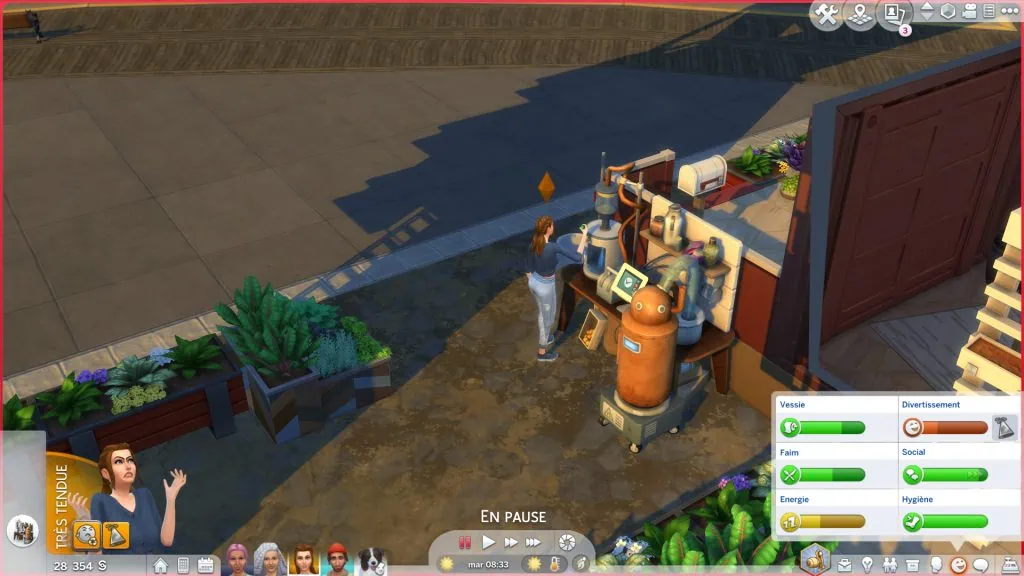Toggle the walls view cube icon

[948, 13]
